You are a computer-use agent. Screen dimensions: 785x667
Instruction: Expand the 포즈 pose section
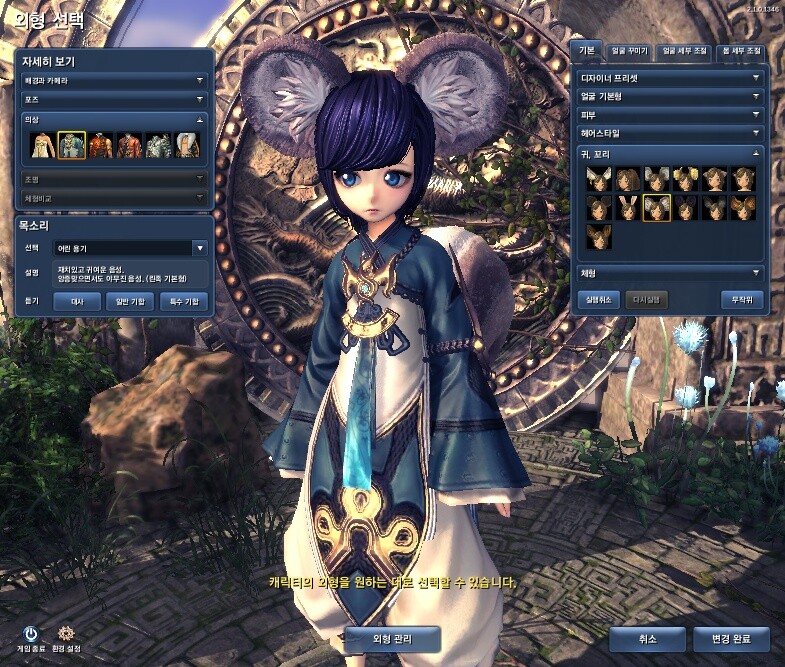coord(114,99)
